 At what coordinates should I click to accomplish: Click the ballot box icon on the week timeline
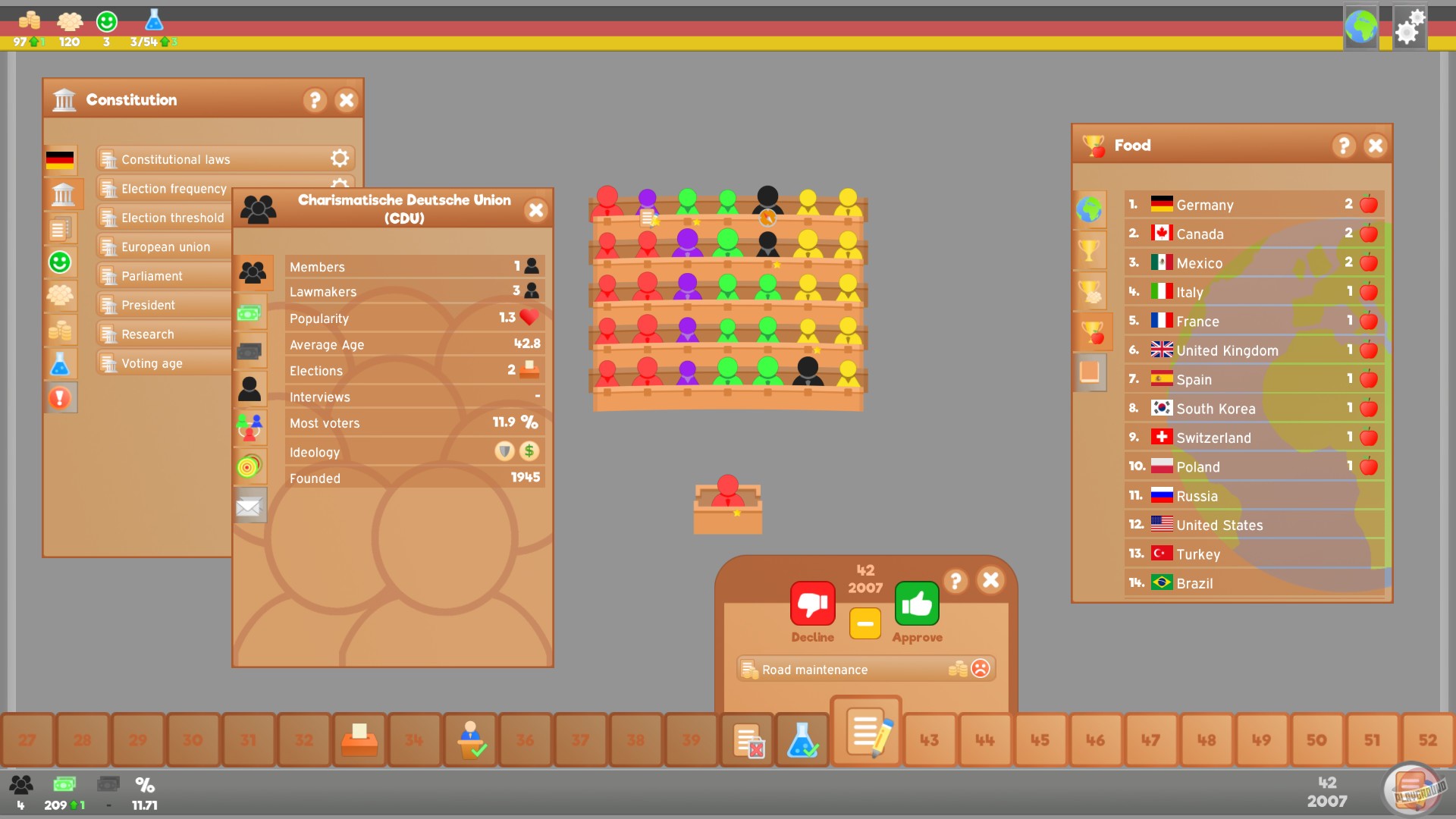coord(360,739)
